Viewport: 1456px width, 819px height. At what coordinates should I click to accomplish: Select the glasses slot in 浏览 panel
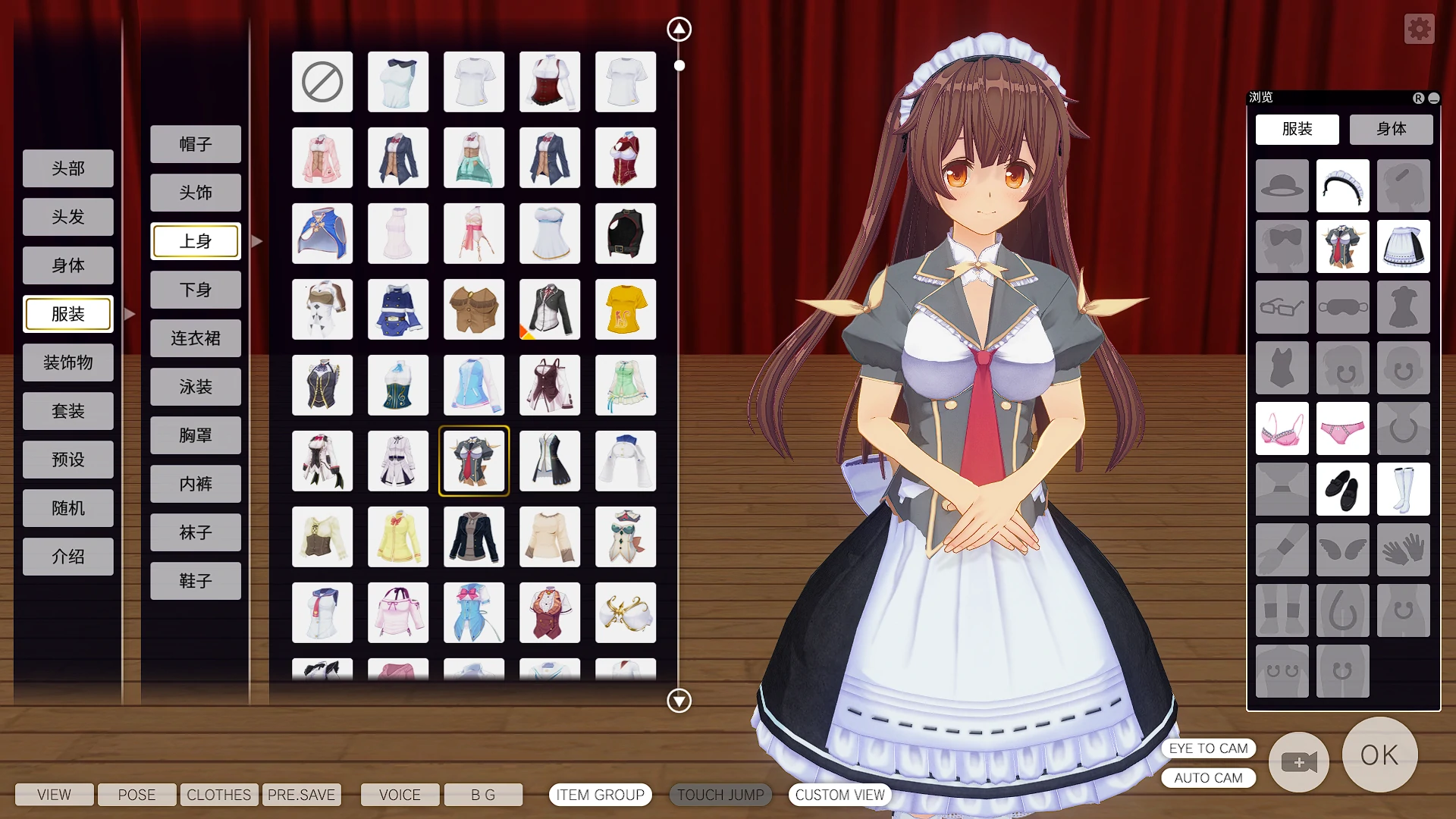click(x=1282, y=307)
